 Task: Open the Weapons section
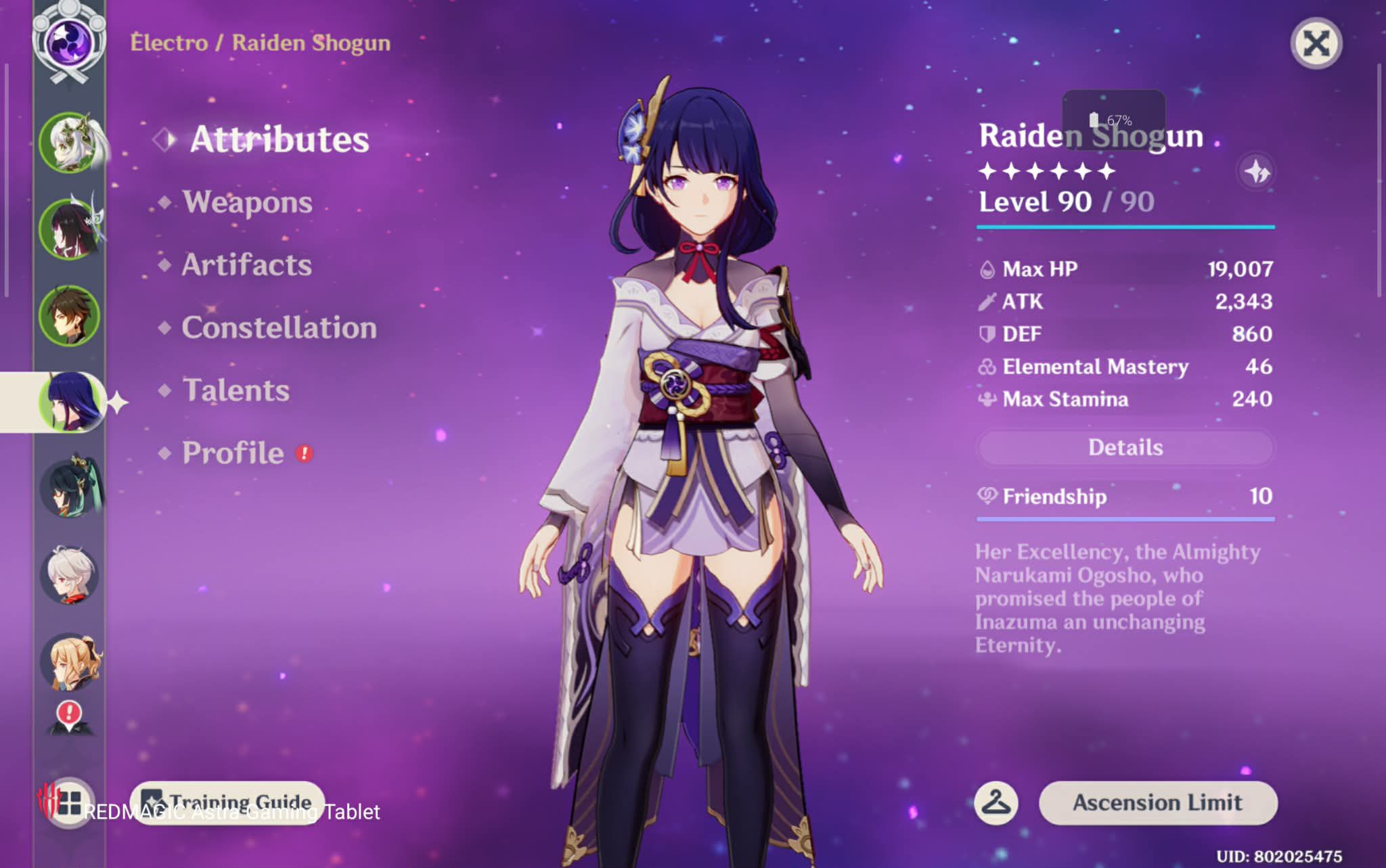pyautogui.click(x=247, y=202)
